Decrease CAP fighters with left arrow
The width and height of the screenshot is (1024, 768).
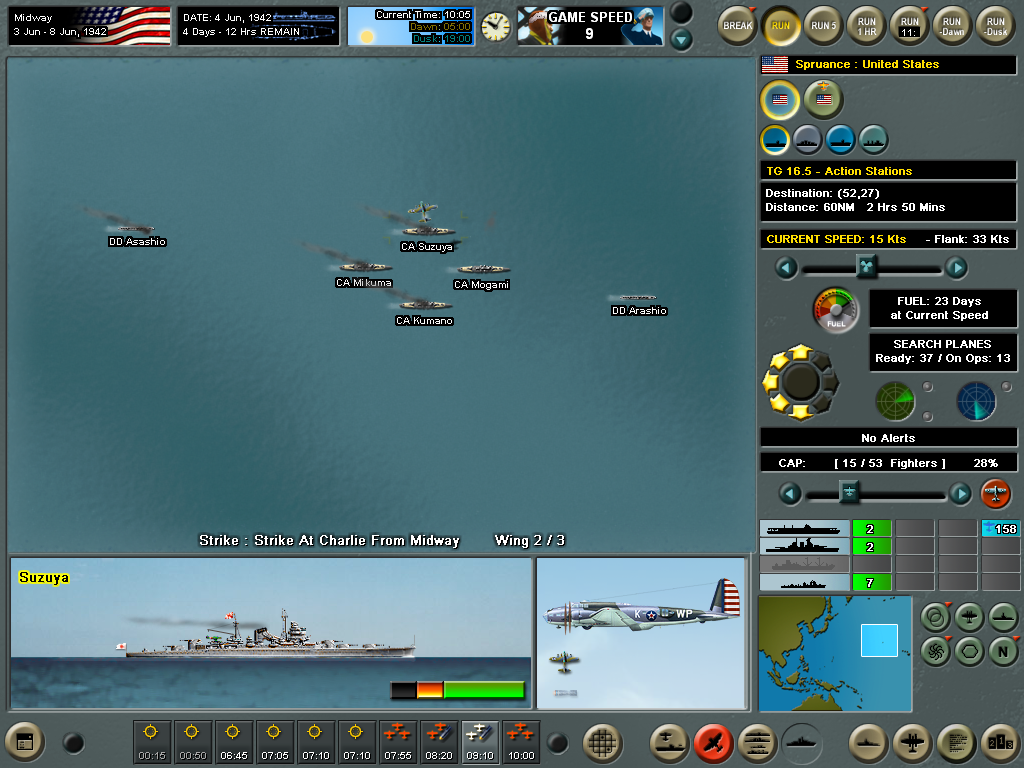tap(789, 493)
